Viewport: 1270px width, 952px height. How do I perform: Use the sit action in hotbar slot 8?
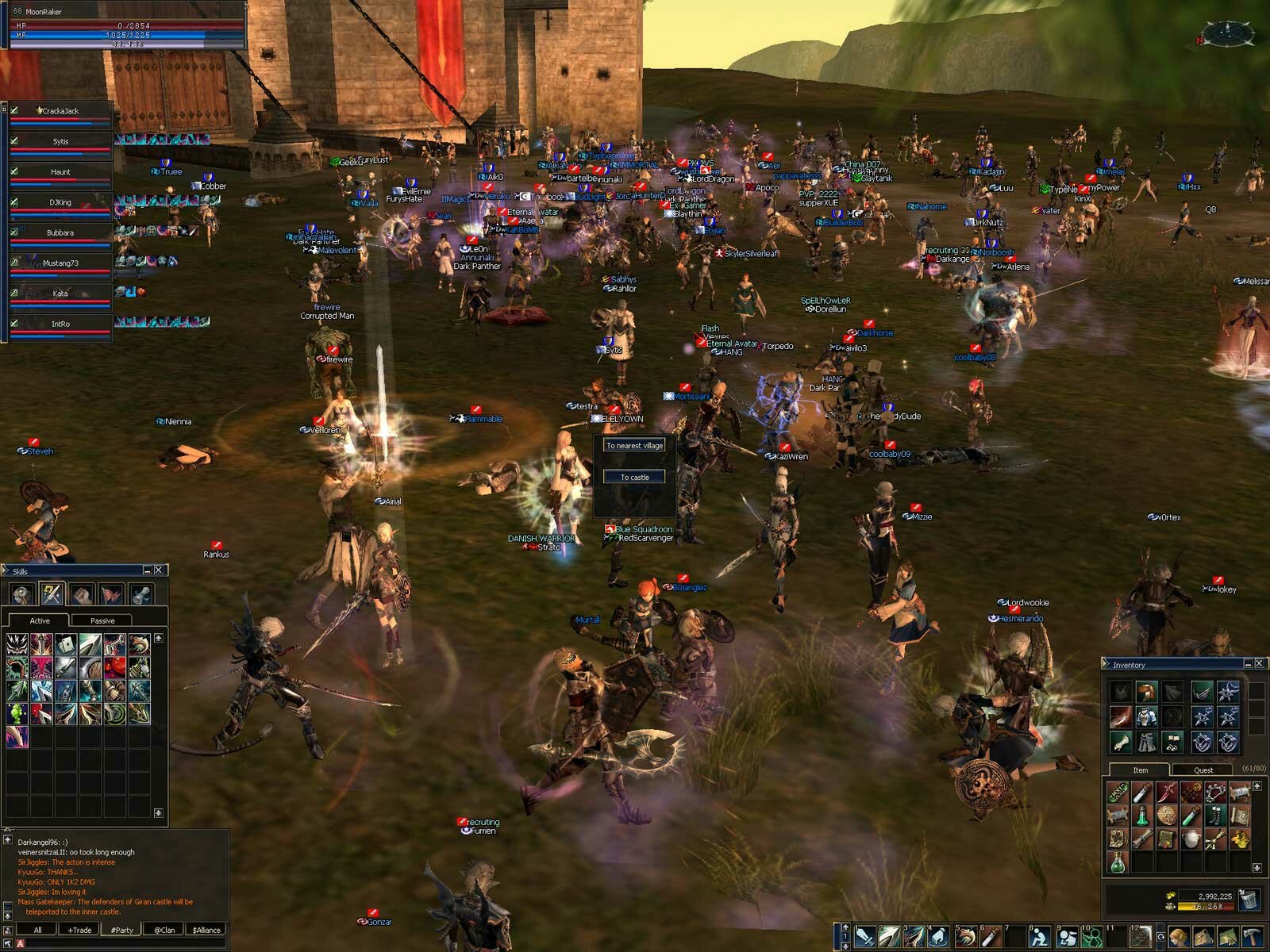pos(1039,938)
